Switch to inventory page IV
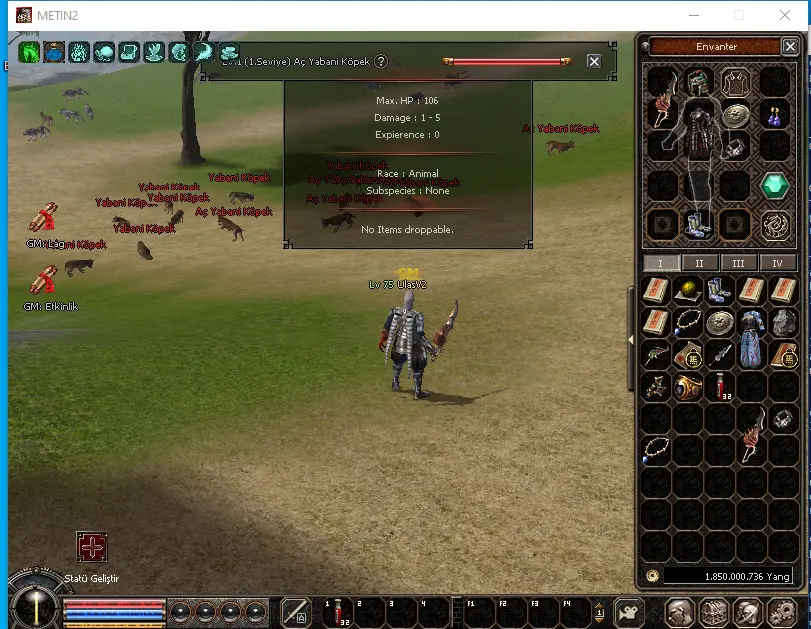This screenshot has height=629, width=811. tap(777, 263)
